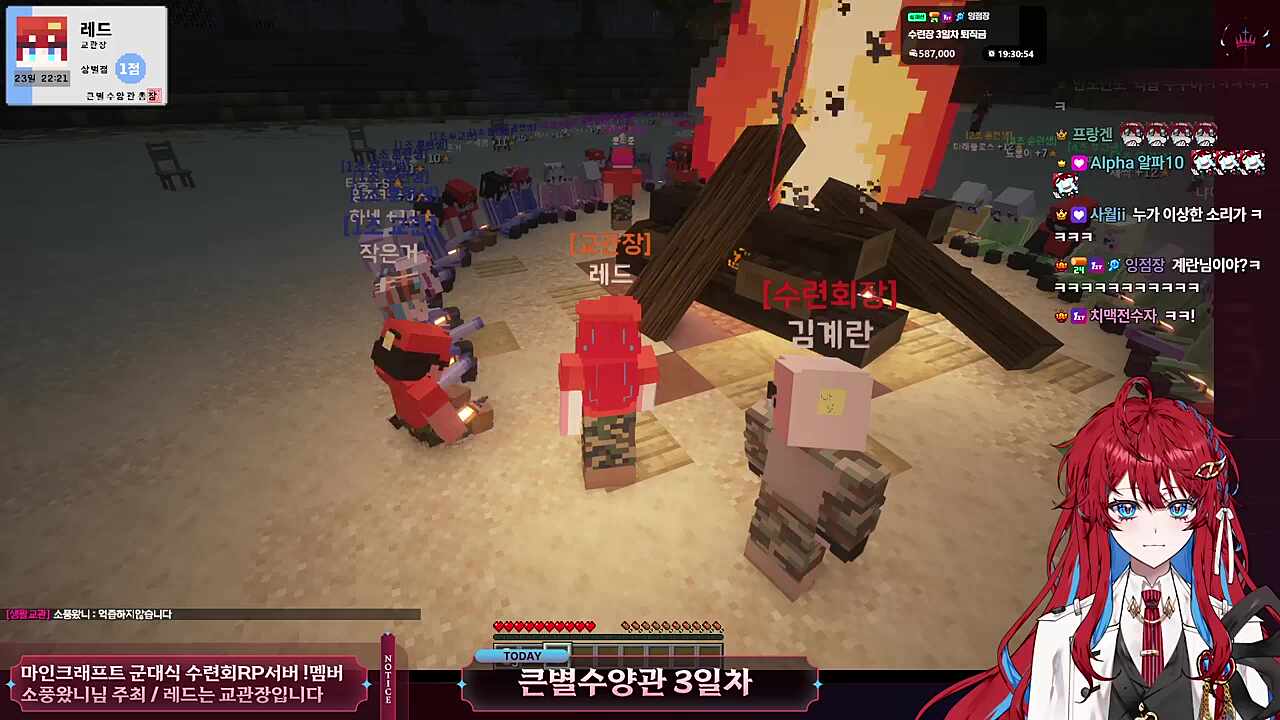Viewport: 1280px width, 720px height.
Task: Click the crown decoration in the top-right corner
Action: pyautogui.click(x=1245, y=39)
